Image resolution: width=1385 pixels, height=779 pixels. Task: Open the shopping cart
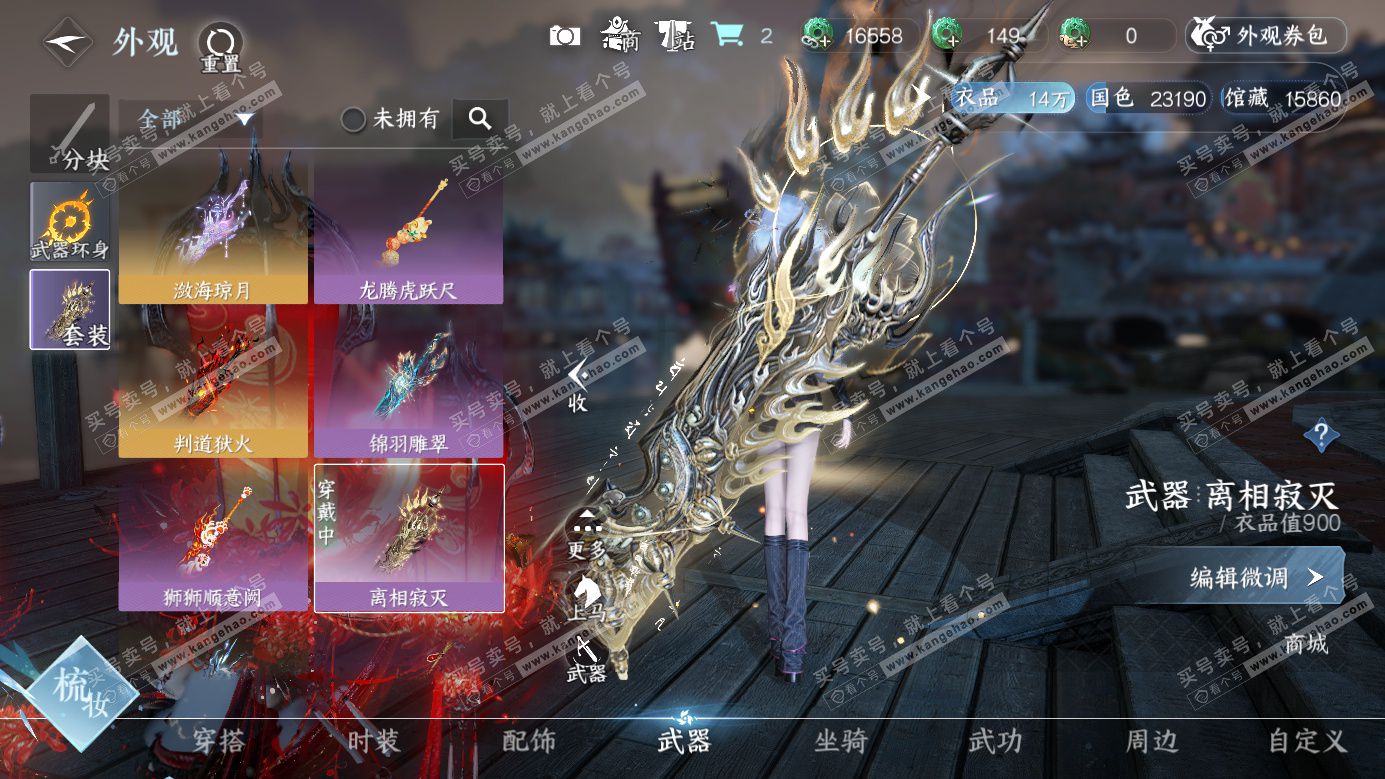(x=728, y=36)
